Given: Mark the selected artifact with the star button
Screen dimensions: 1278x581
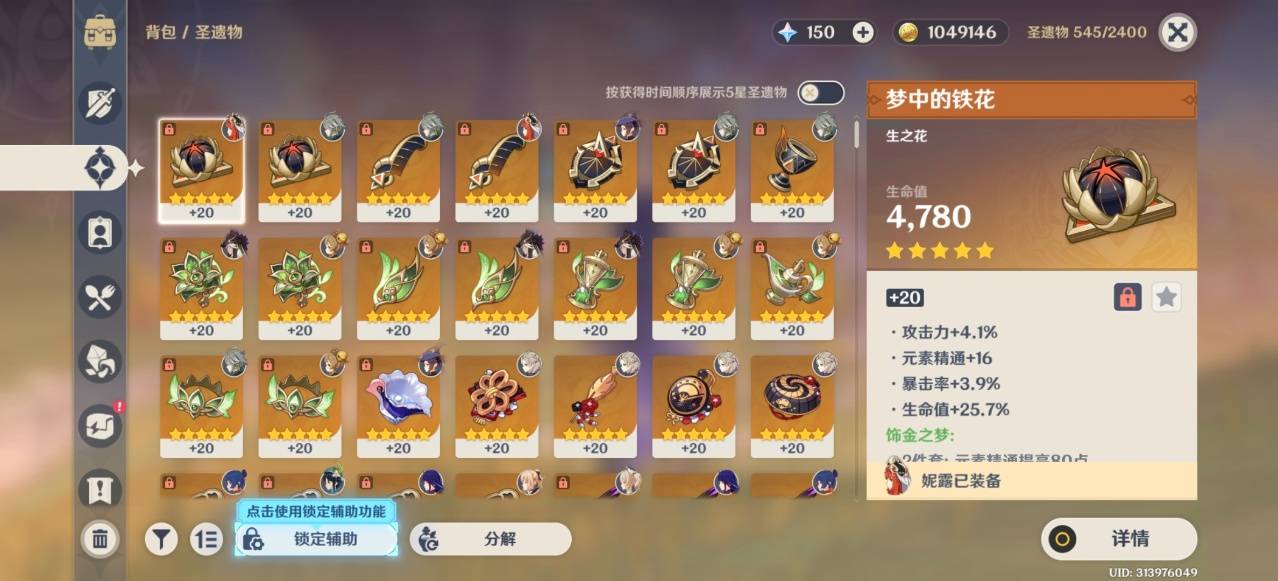Looking at the screenshot, I should coord(1166,297).
